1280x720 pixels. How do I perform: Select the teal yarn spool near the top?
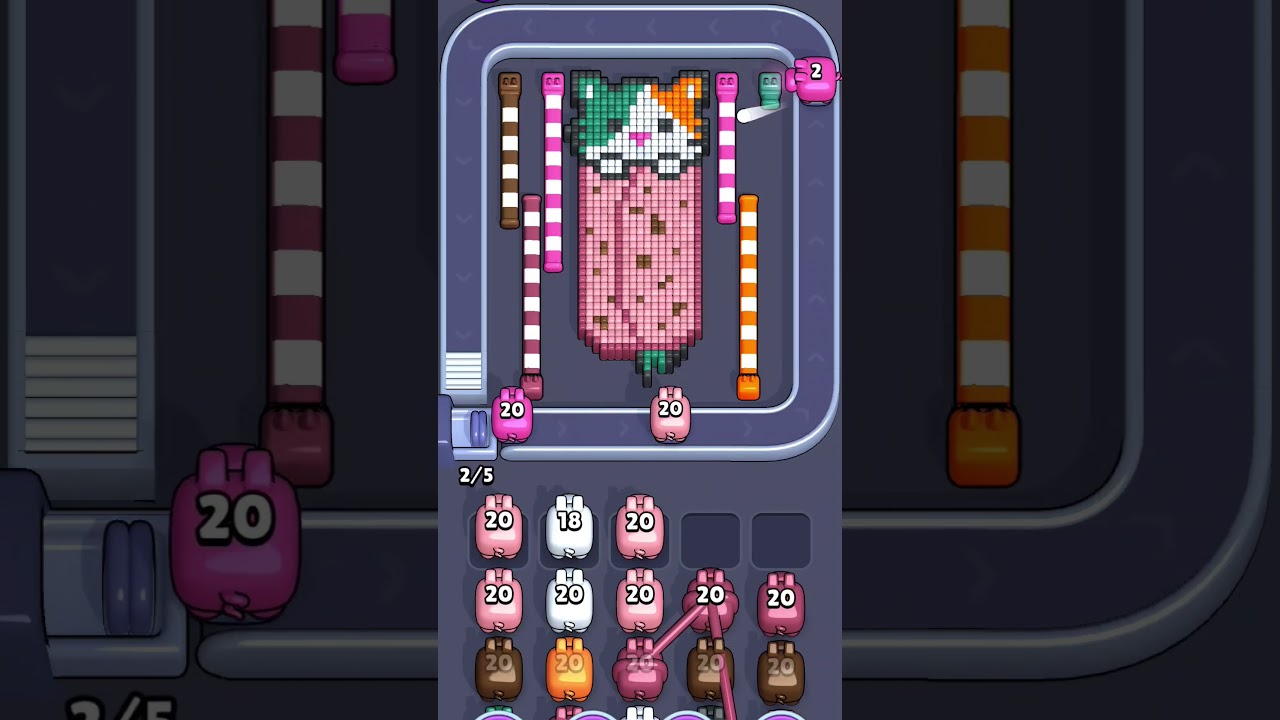click(769, 92)
